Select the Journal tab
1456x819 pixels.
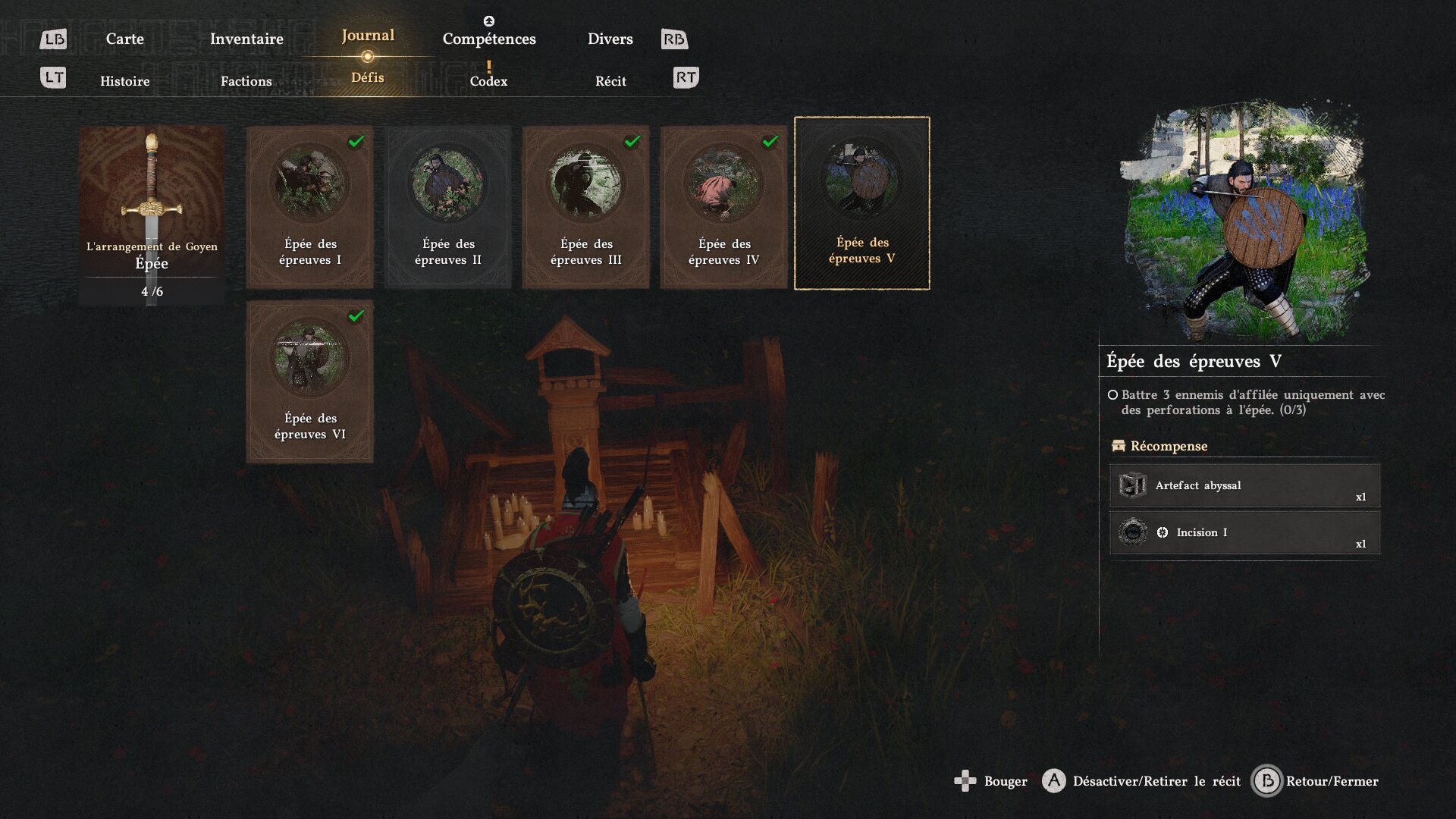coord(368,36)
